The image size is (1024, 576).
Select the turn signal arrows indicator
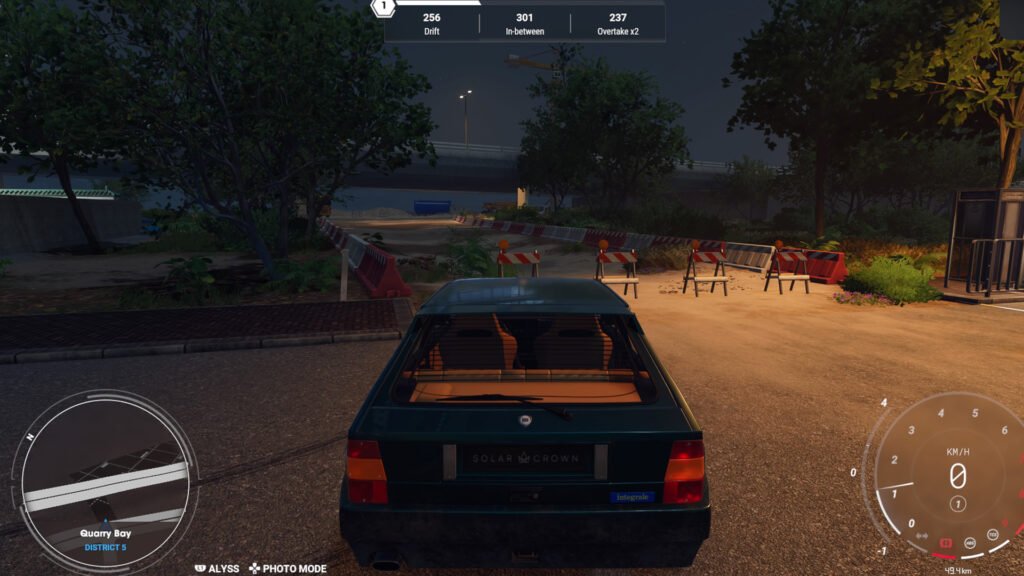click(922, 535)
